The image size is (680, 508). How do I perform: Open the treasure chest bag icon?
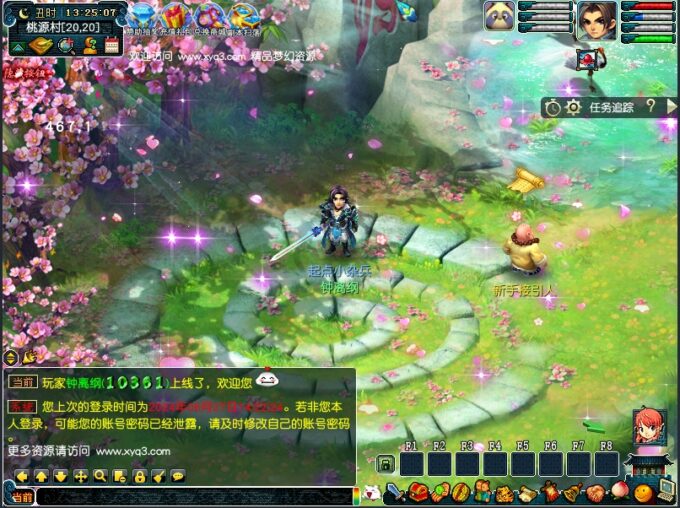417,492
